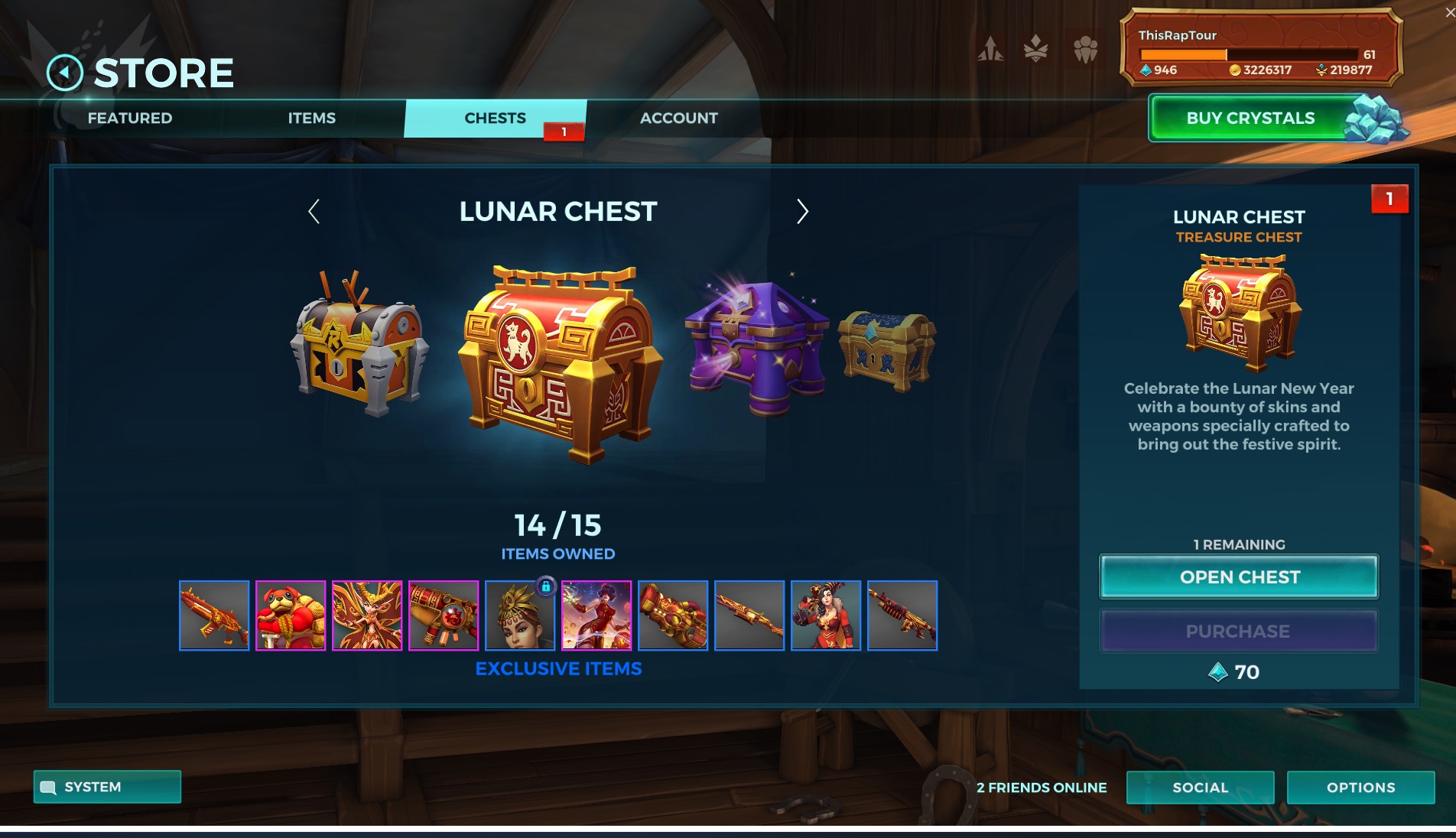The image size is (1456, 838).
Task: Click the red notification badge on Chests tab
Action: [x=563, y=132]
